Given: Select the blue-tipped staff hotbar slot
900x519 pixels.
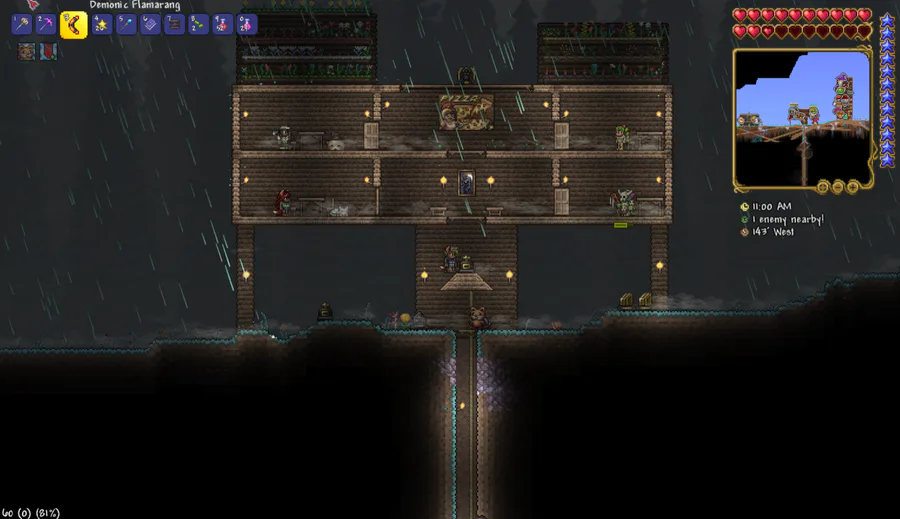Looking at the screenshot, I should click(125, 25).
